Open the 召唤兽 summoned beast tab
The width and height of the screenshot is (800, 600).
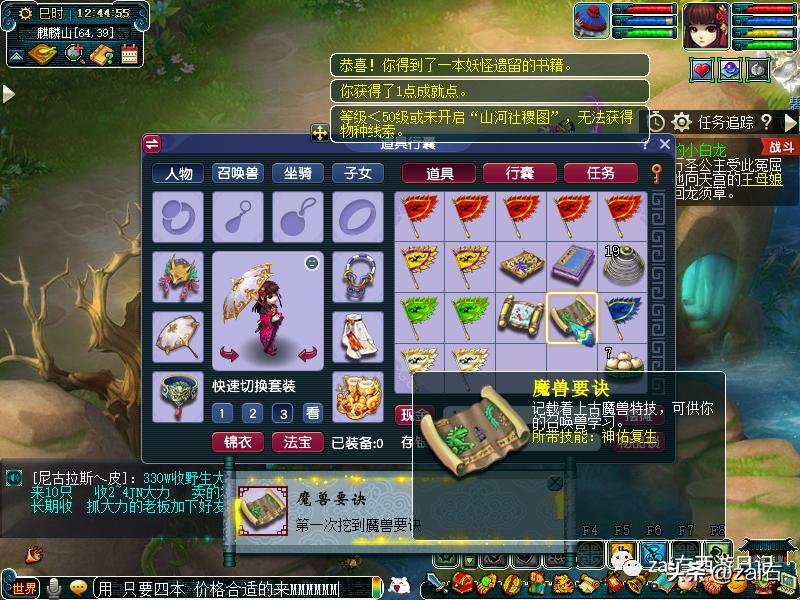238,173
